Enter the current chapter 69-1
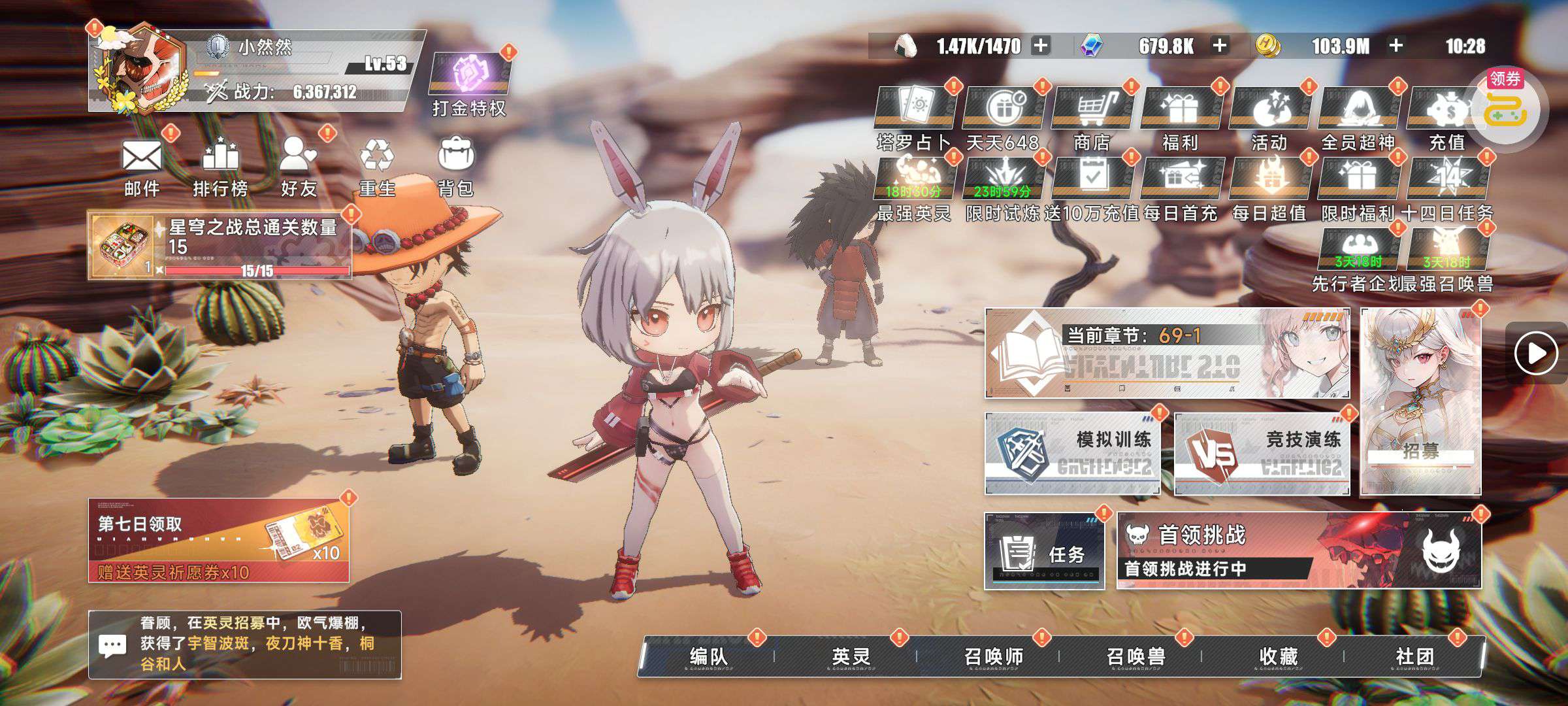This screenshot has width=1568, height=706. [1167, 354]
